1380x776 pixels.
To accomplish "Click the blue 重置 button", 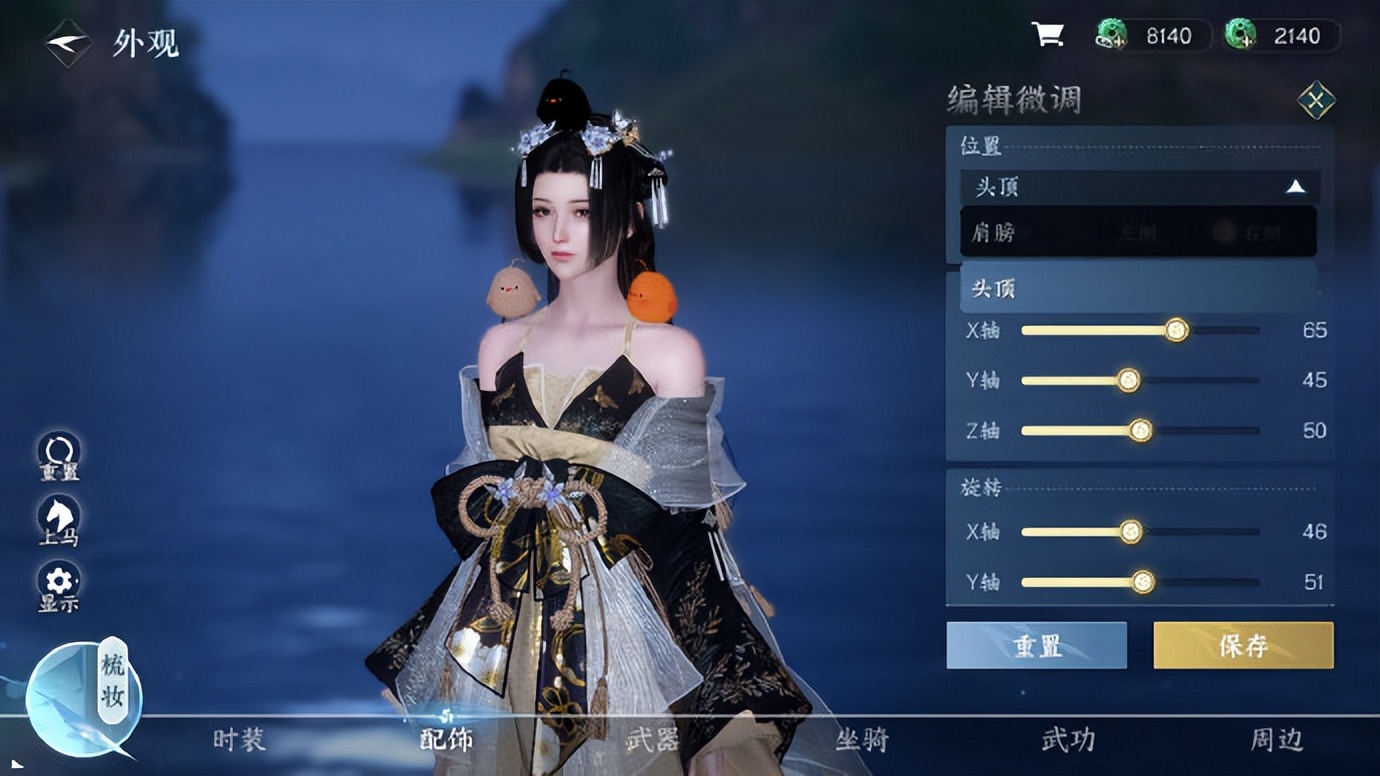I will (1036, 645).
